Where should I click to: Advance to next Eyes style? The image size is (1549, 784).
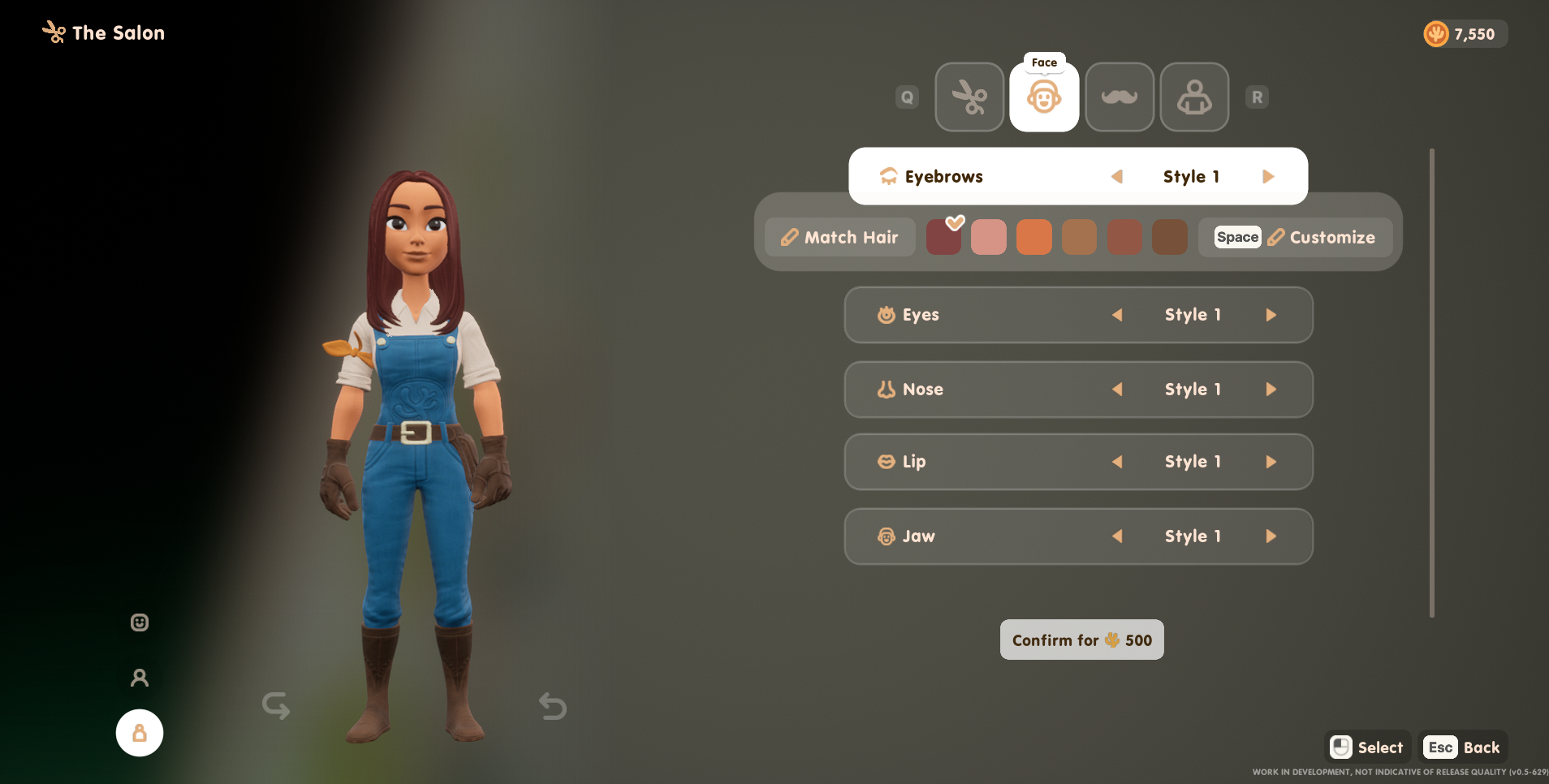pos(1271,315)
